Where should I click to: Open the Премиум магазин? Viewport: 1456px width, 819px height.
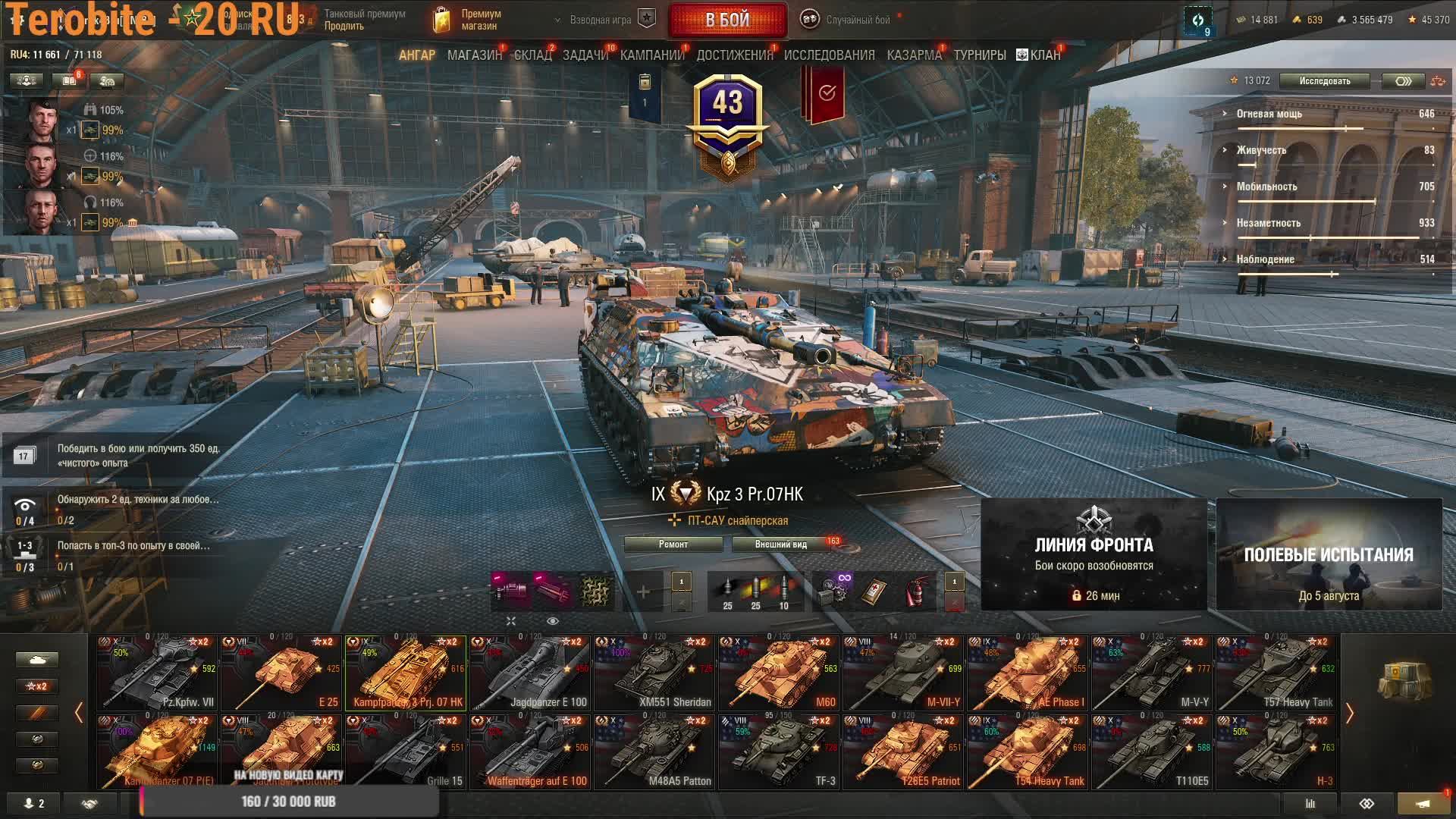(469, 20)
